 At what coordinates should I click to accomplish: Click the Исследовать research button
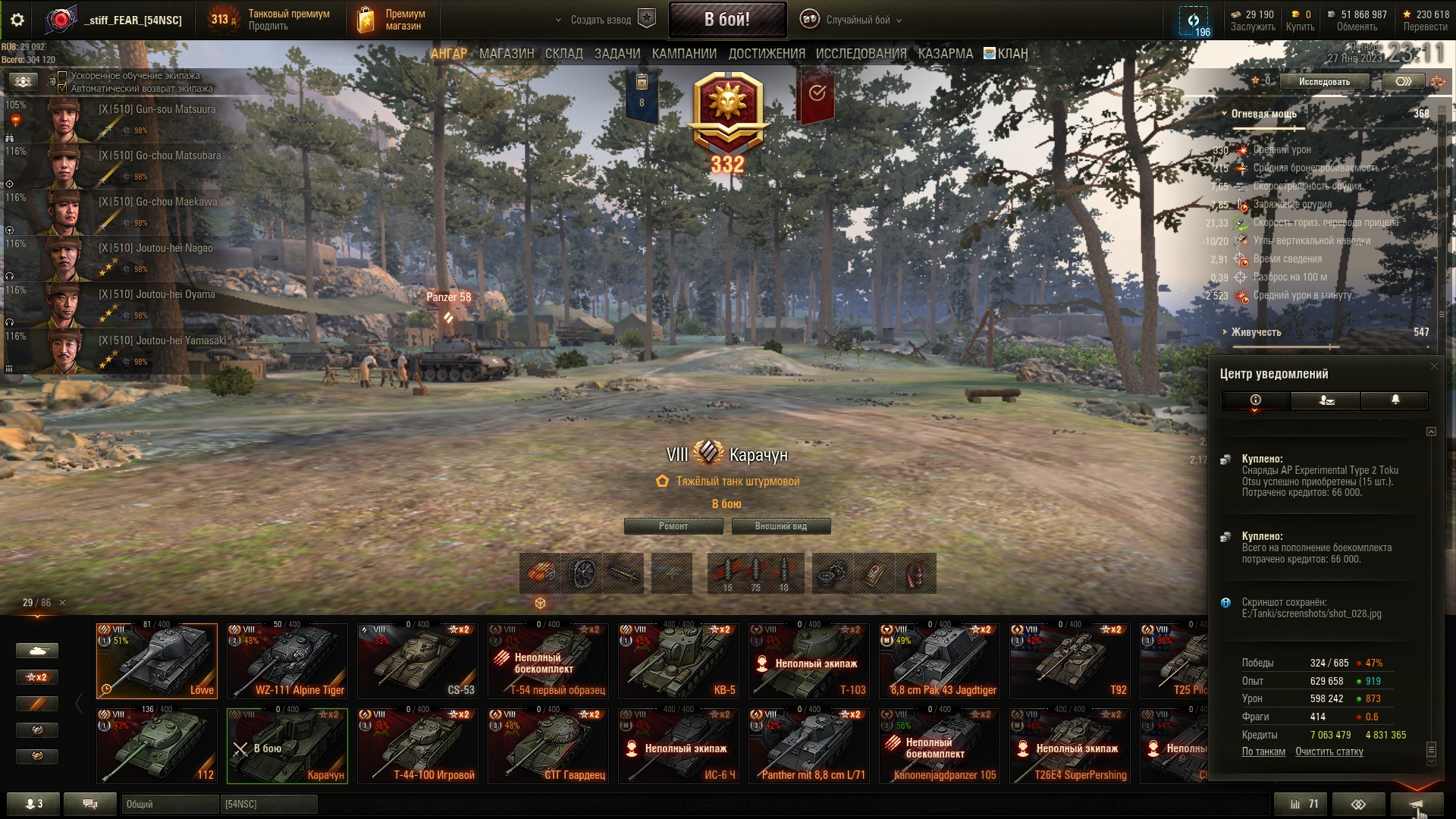[1324, 82]
